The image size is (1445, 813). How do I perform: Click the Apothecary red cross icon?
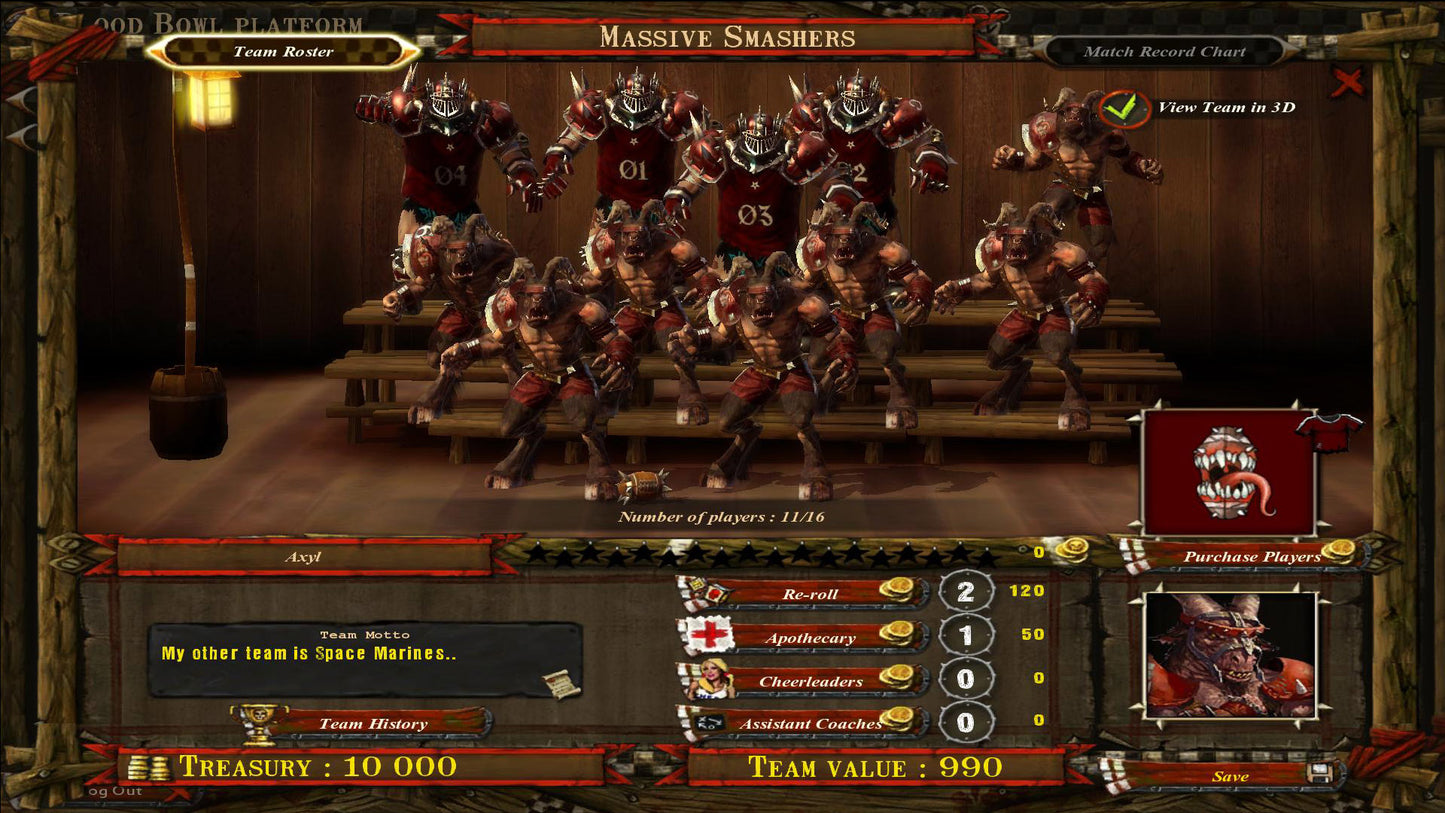710,634
